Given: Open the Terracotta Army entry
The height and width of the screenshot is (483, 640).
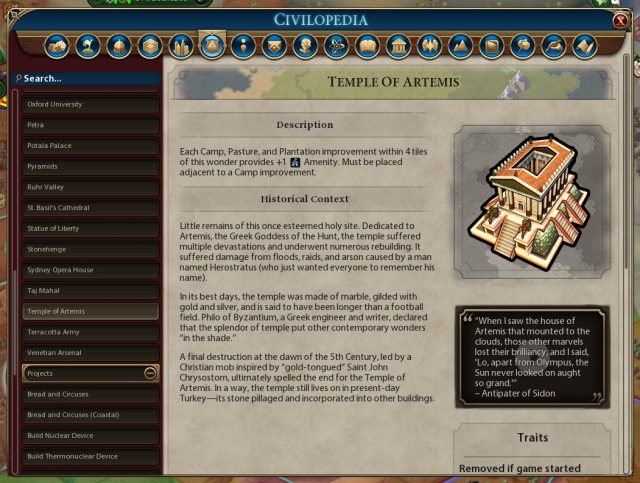Looking at the screenshot, I should [91, 331].
